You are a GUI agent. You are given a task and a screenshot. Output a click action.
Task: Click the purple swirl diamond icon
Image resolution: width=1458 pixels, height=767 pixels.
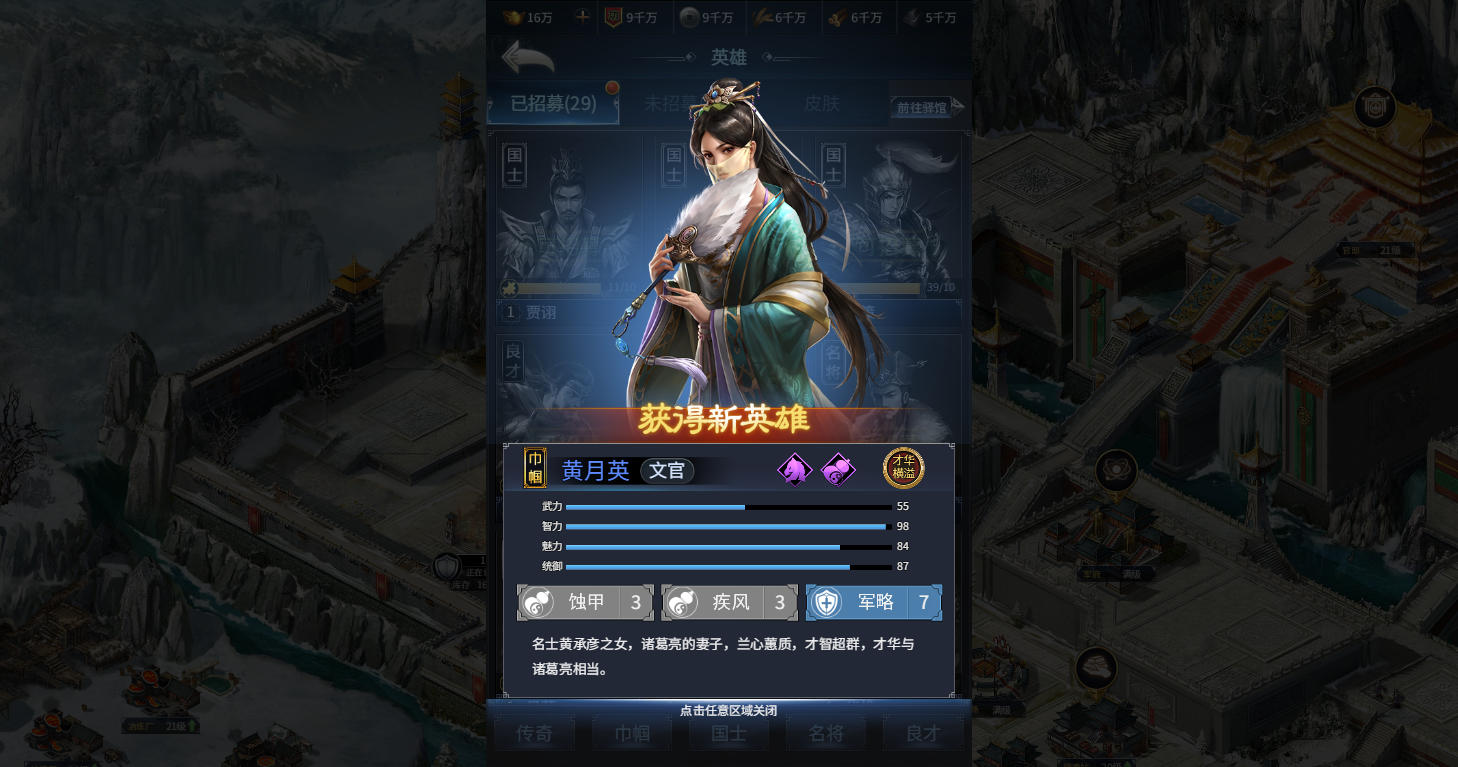tap(838, 469)
